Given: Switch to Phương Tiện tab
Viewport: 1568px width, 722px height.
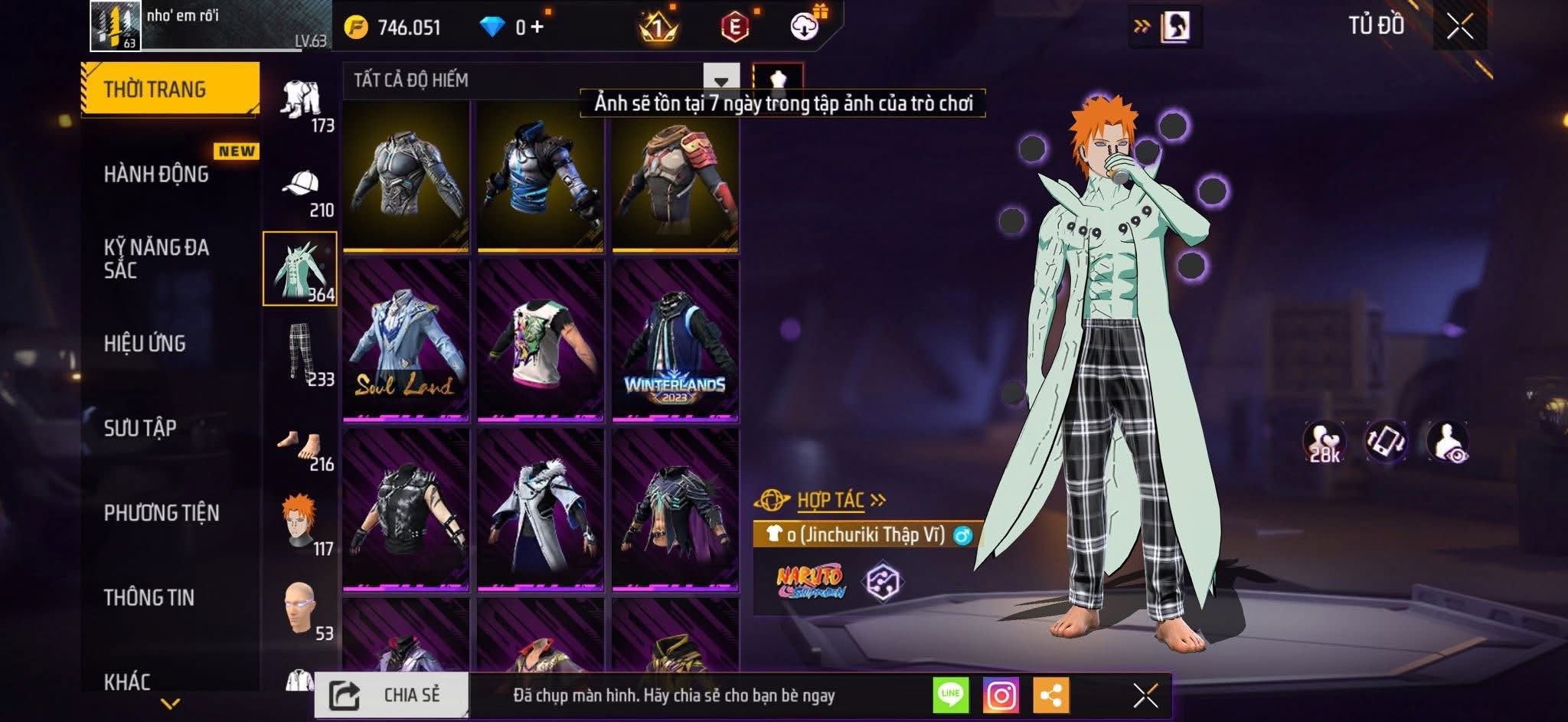Looking at the screenshot, I should click(x=162, y=512).
